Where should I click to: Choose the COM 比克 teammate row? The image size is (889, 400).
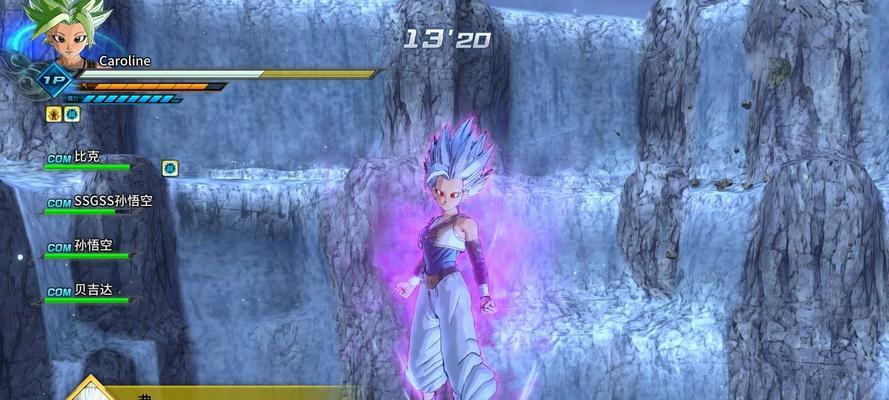pos(88,160)
